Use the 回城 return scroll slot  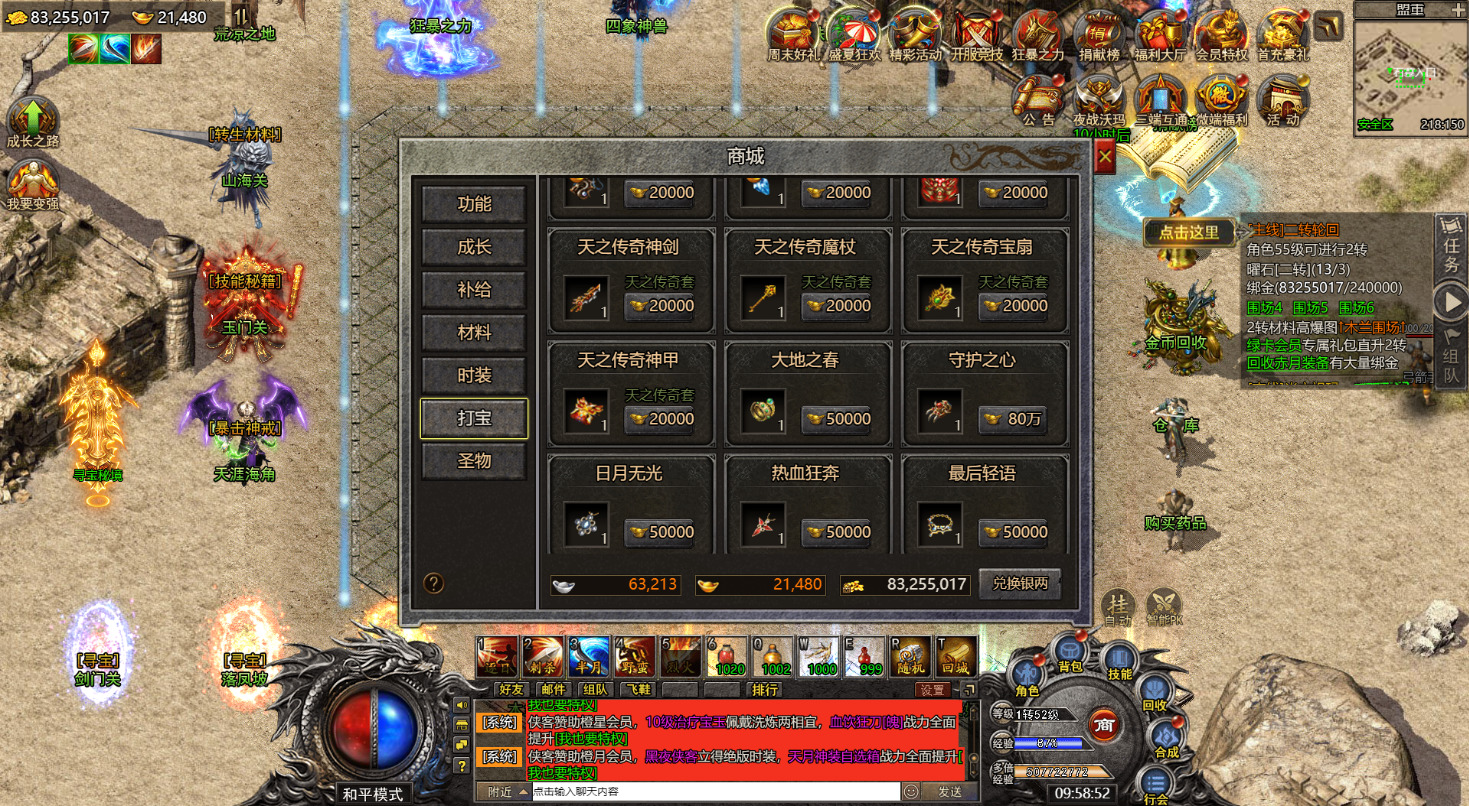point(956,656)
